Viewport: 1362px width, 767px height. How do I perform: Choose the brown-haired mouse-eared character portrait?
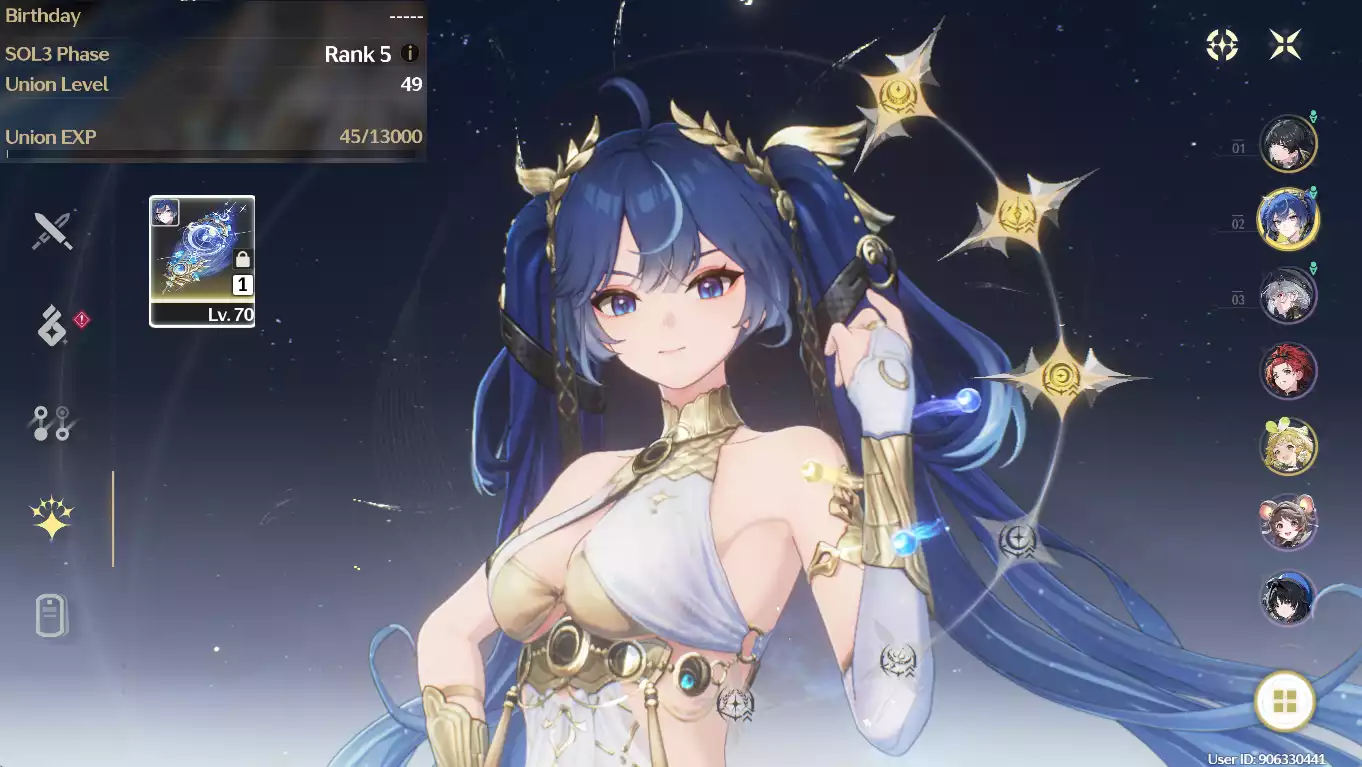(1288, 522)
